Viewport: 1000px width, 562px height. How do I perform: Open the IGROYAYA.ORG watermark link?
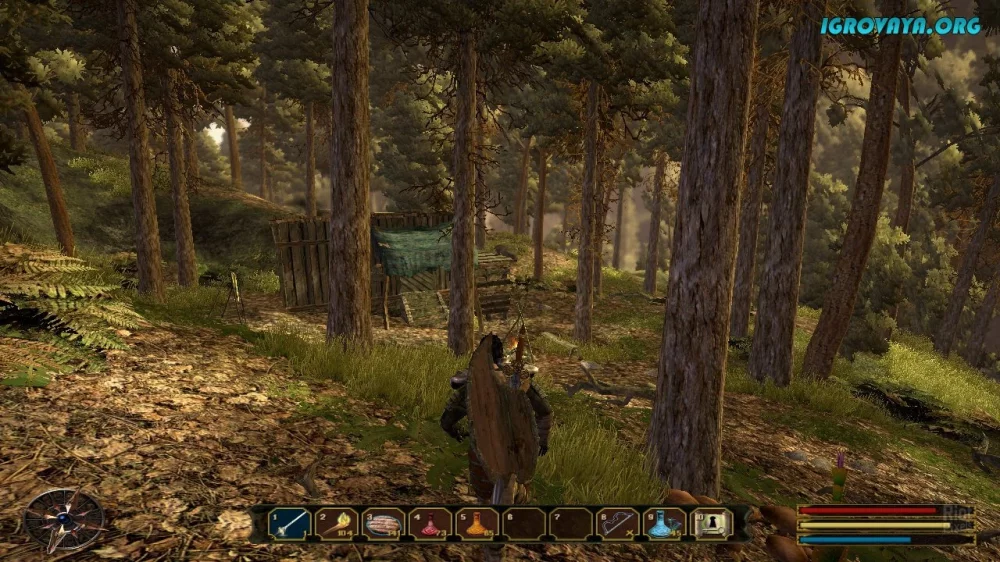pos(900,26)
